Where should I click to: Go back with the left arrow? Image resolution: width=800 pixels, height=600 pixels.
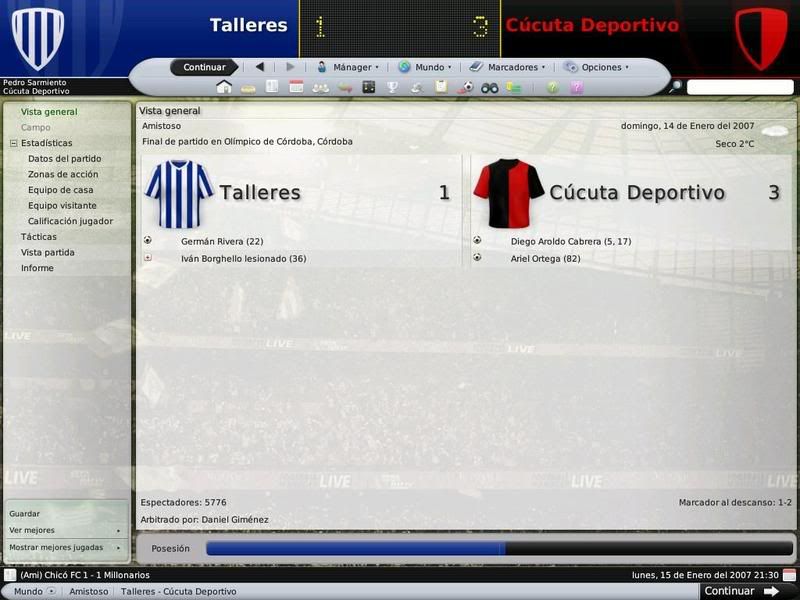click(x=260, y=67)
